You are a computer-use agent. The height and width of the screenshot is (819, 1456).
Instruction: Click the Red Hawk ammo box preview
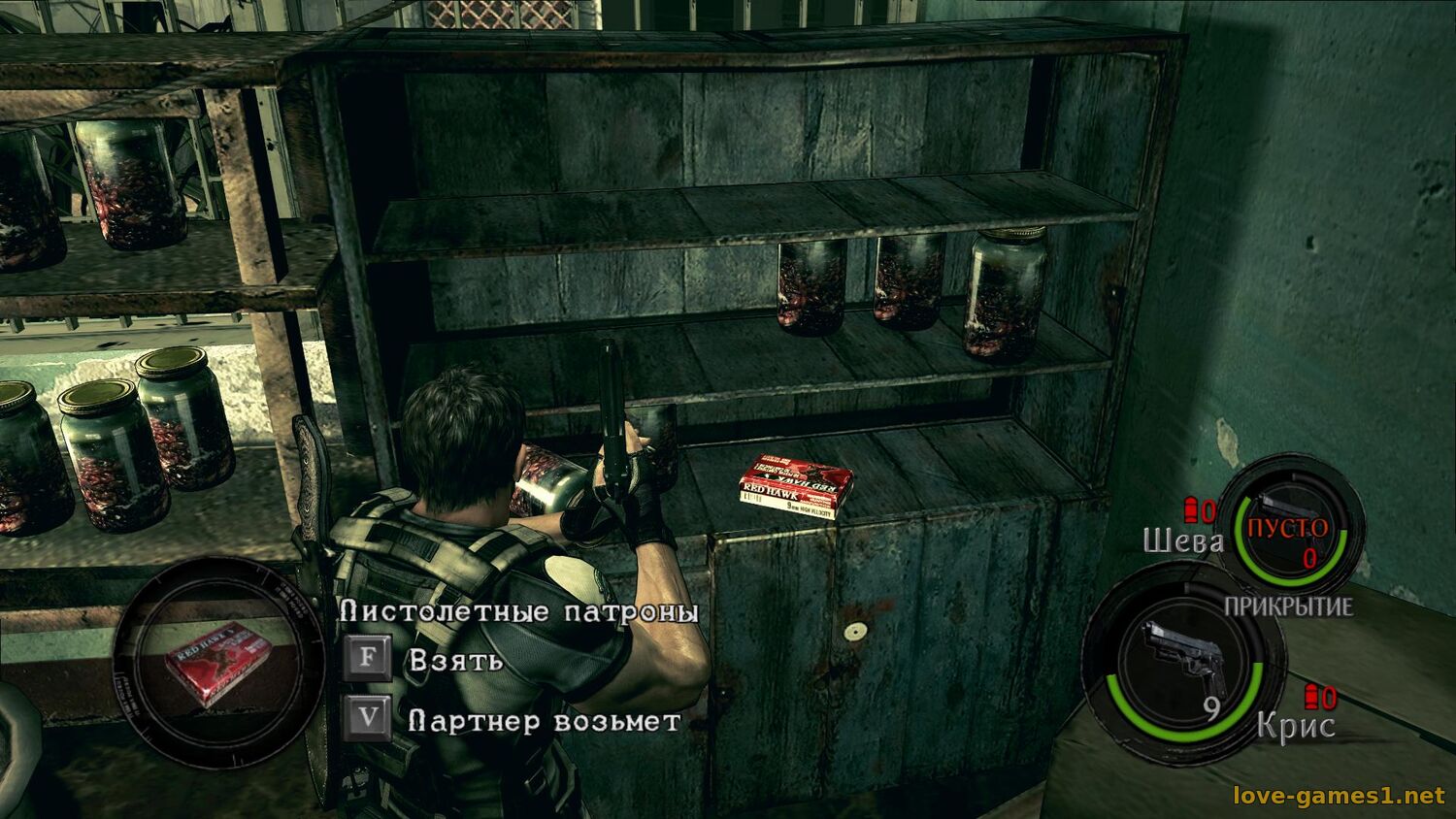(x=217, y=662)
